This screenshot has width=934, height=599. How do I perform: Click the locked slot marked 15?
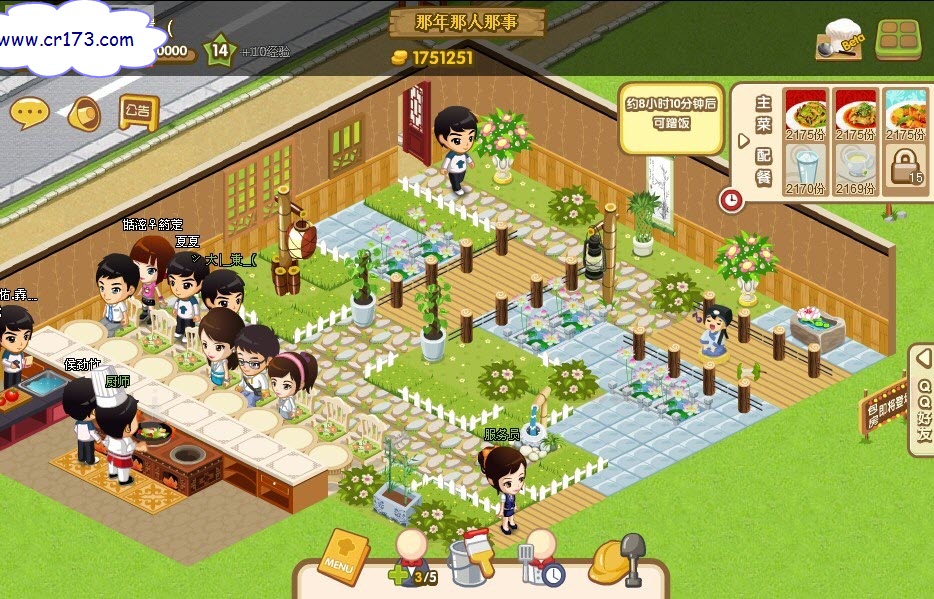click(x=905, y=166)
